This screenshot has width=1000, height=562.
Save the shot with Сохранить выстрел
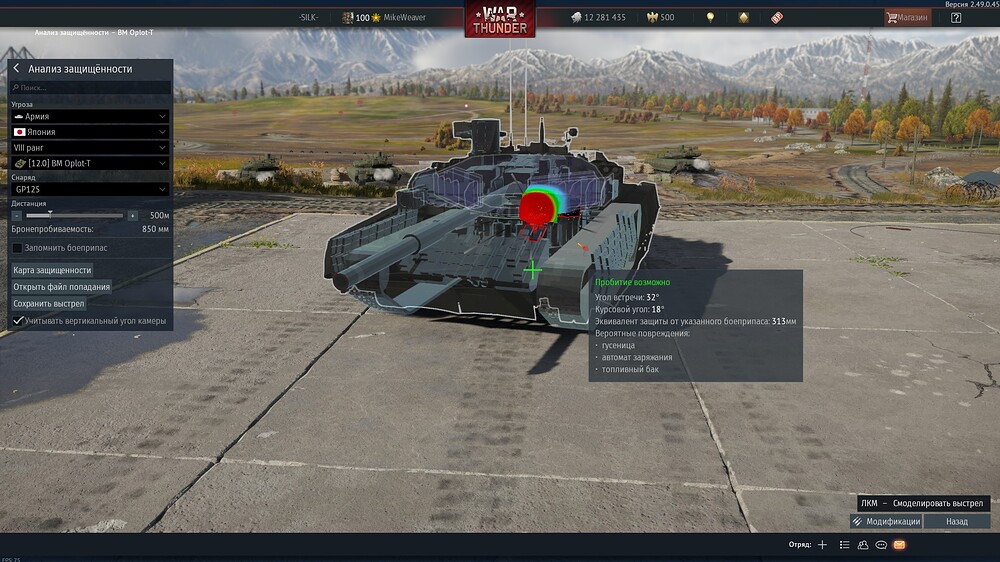point(49,303)
